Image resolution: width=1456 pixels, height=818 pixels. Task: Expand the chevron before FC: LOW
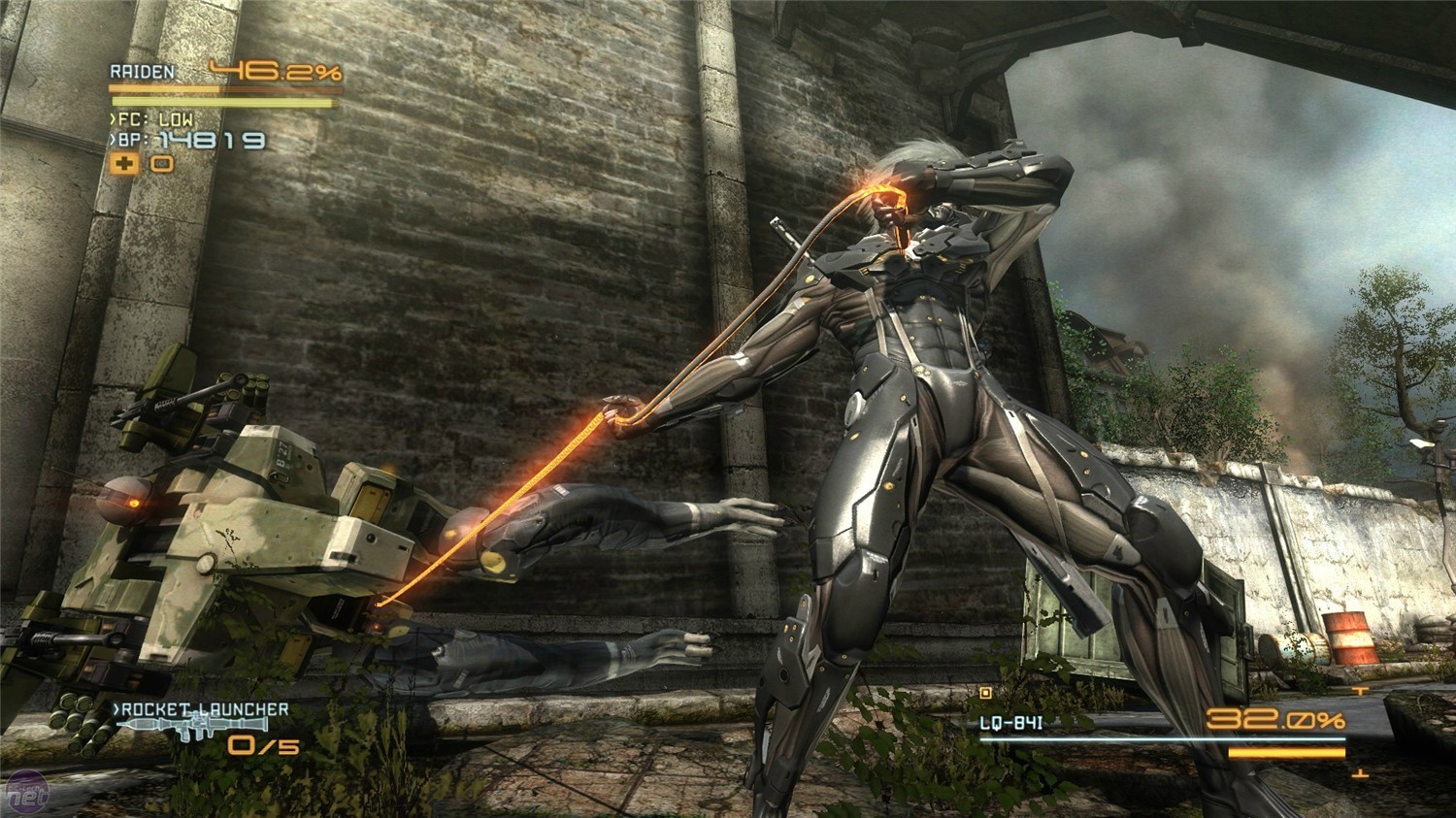tap(114, 118)
